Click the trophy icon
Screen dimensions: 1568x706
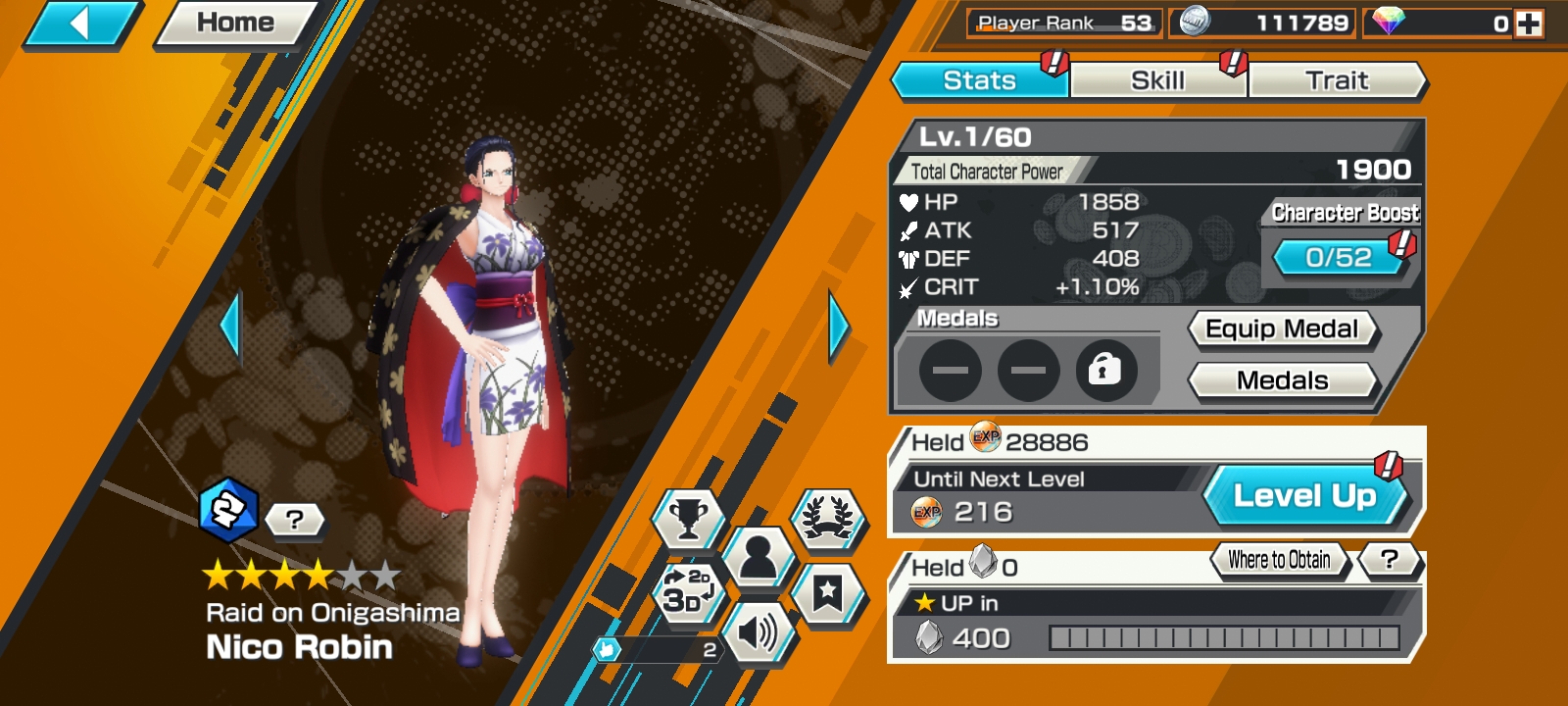[x=688, y=517]
